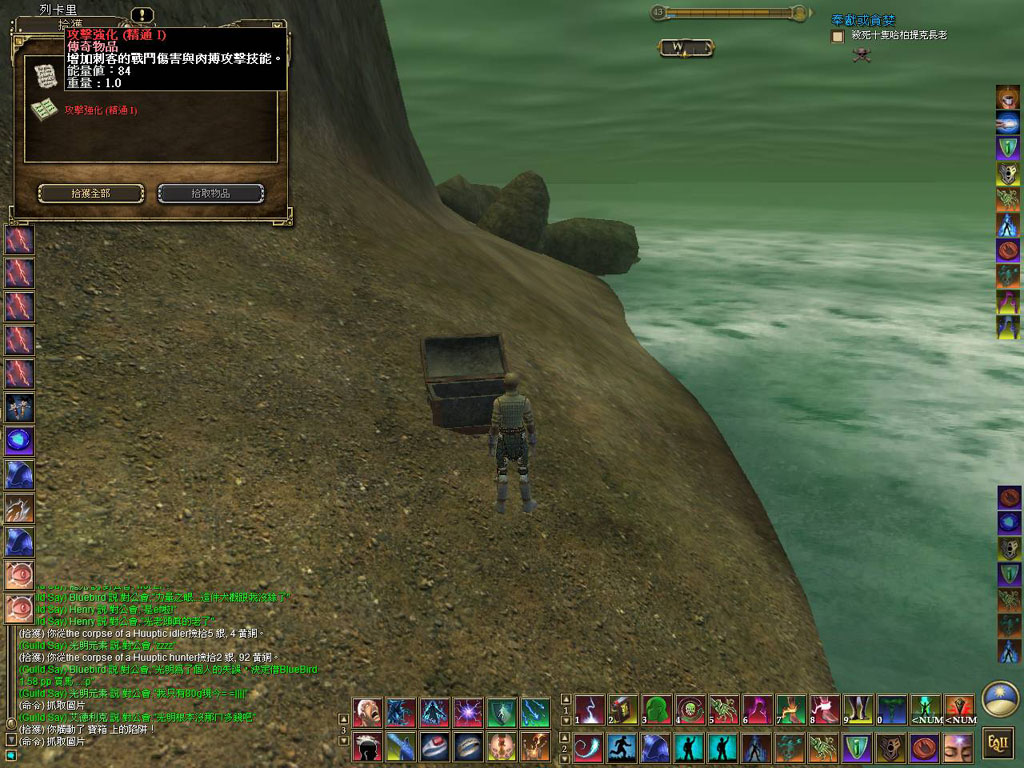Click the 拾取物品 (loot item) button

pos(211,193)
